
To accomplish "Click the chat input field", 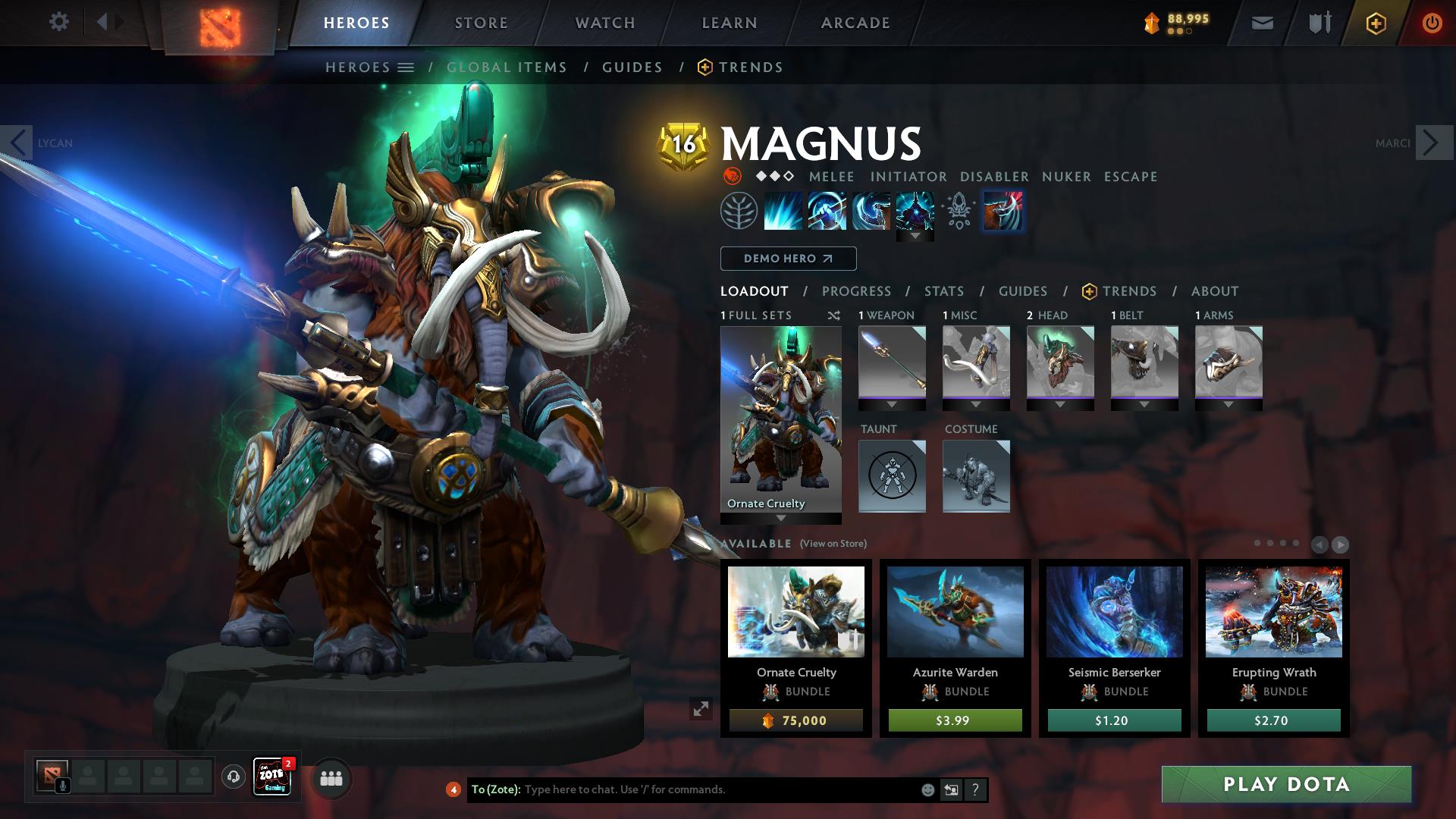I will 682,789.
